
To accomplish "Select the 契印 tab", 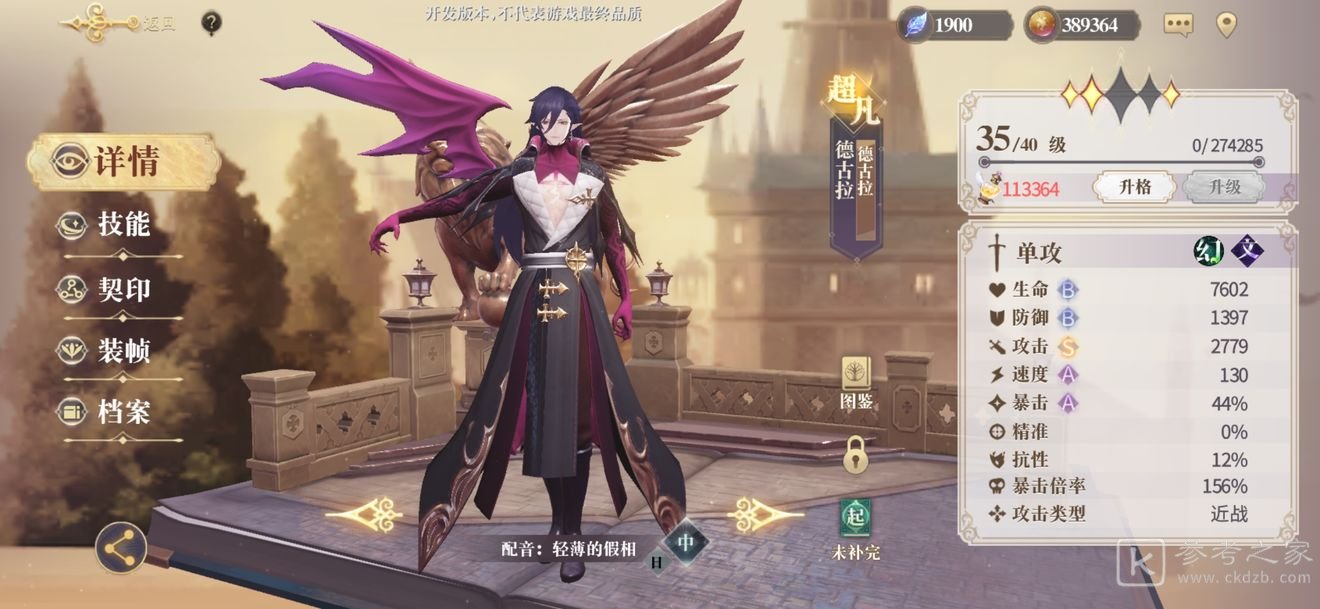I will [x=122, y=290].
